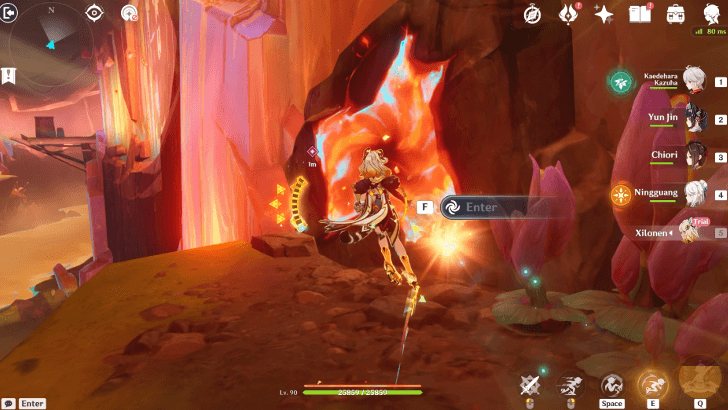Open the backpack inventory
Screen dimensions: 728x410
[675, 14]
